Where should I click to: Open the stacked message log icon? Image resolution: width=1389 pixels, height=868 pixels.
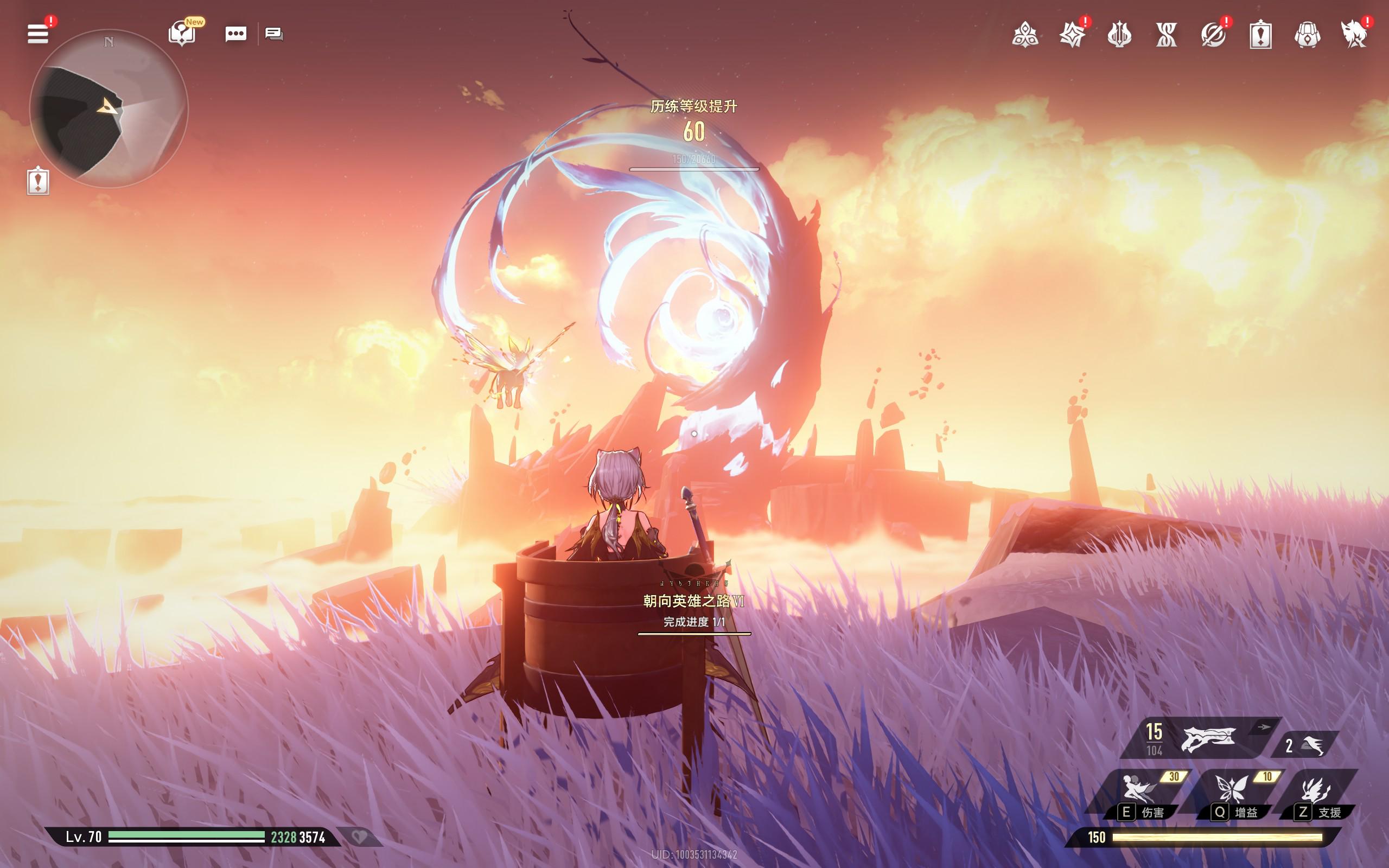point(274,34)
